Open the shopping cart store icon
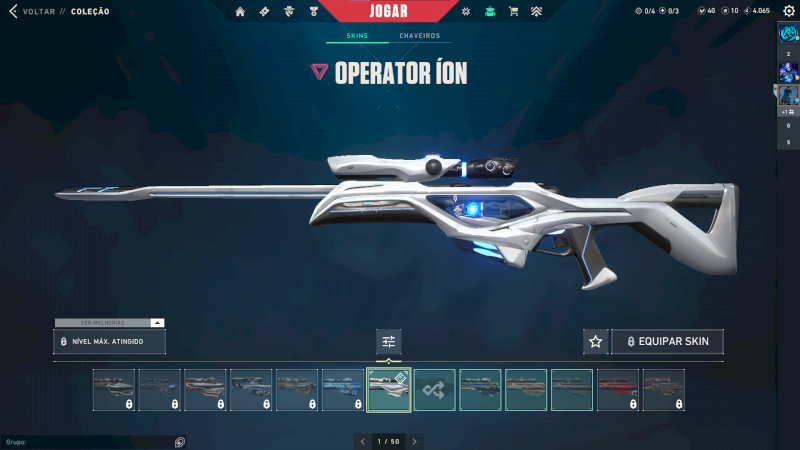Image resolution: width=800 pixels, height=450 pixels. coord(514,12)
